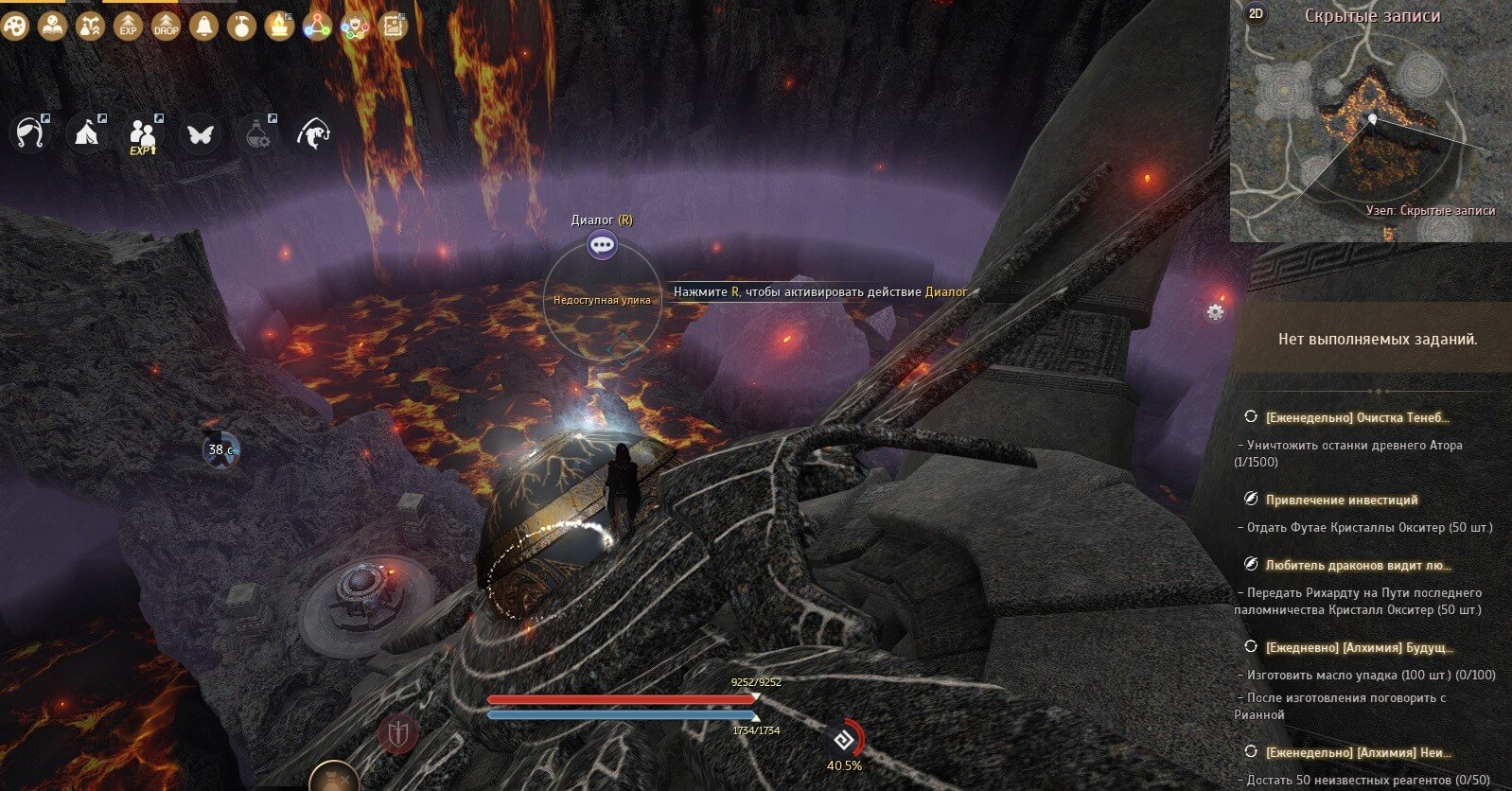This screenshot has width=1512, height=791.
Task: Click the party EXP shortcut icon
Action: pos(143,134)
